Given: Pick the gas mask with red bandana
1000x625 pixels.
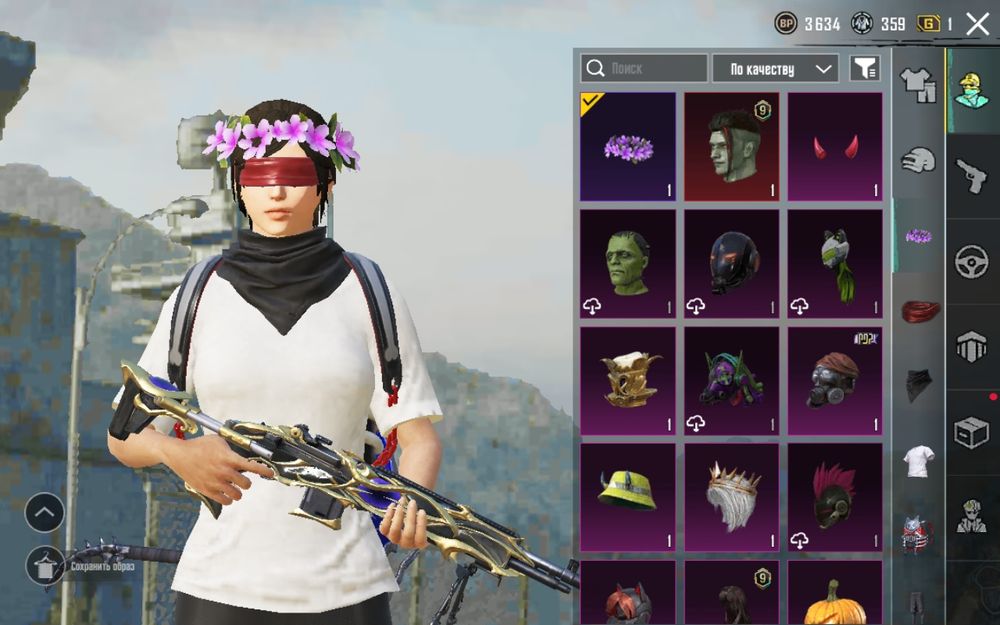Looking at the screenshot, I should [835, 381].
